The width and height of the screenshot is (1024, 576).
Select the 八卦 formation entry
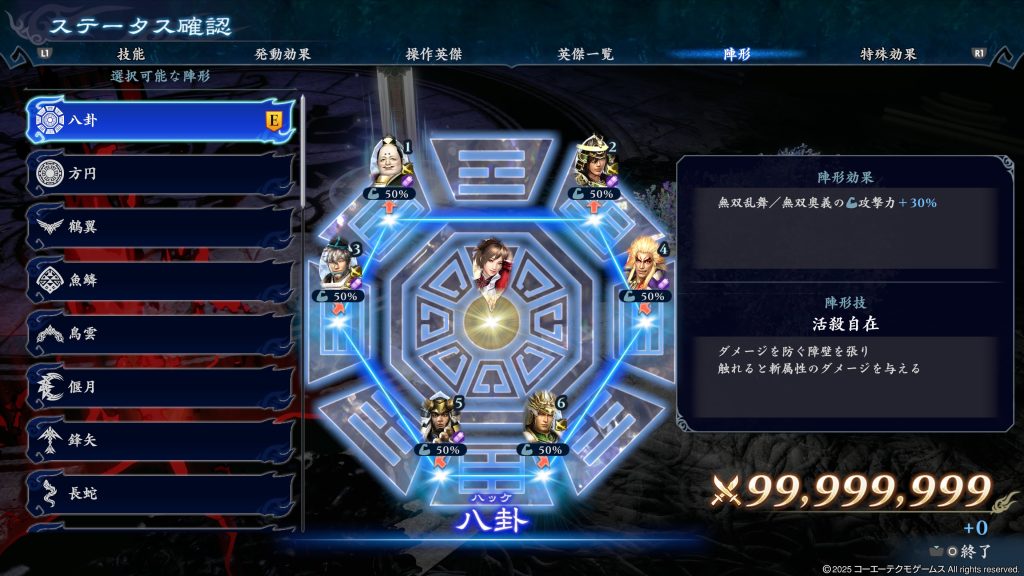[160, 121]
